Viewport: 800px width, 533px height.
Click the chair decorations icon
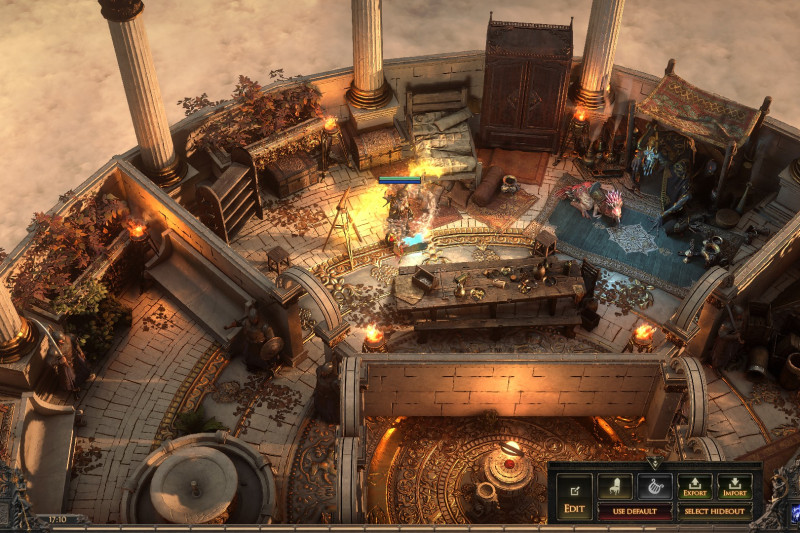[x=614, y=487]
